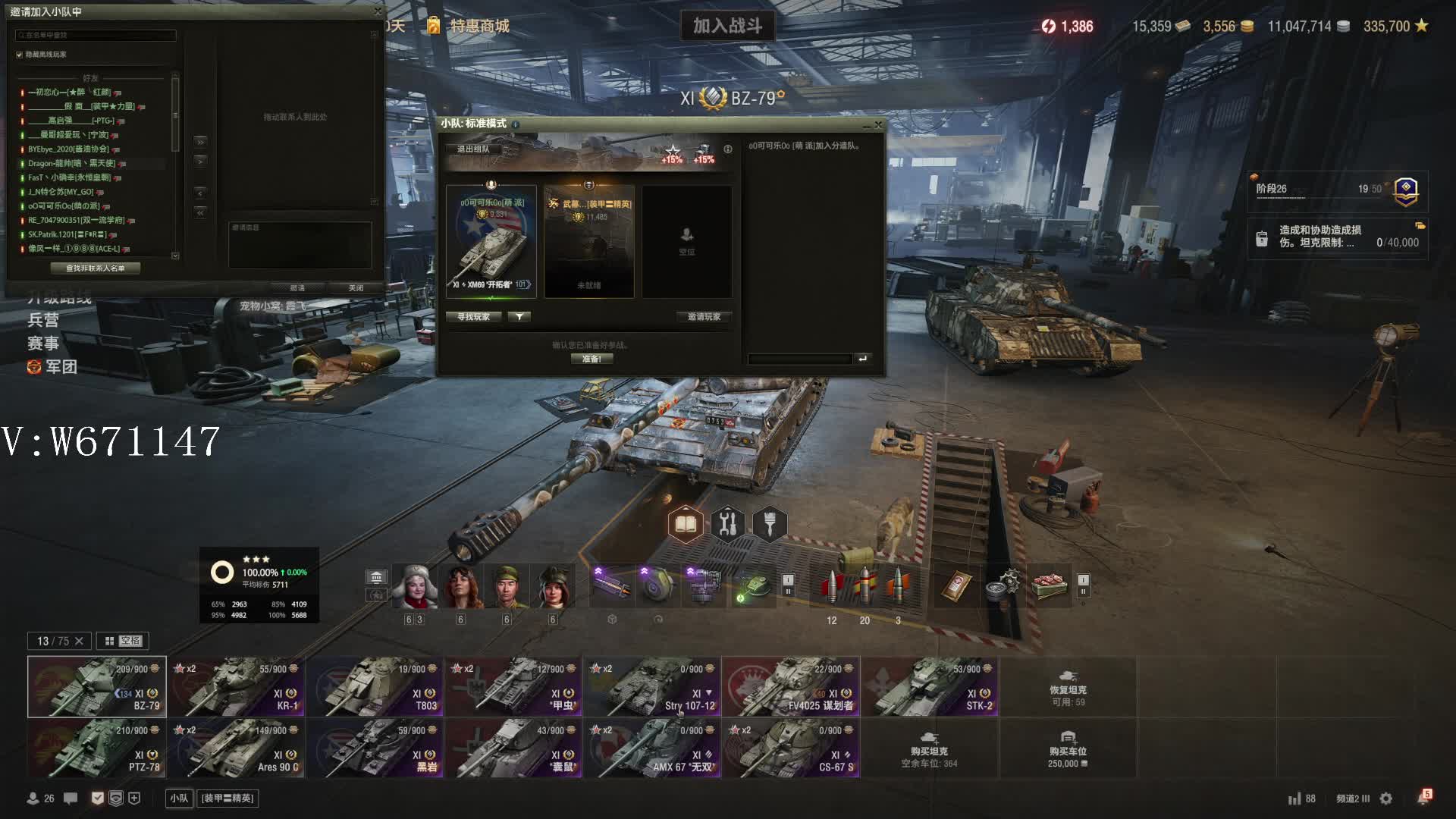Leave platoon with 退出组队 button

click(473, 149)
